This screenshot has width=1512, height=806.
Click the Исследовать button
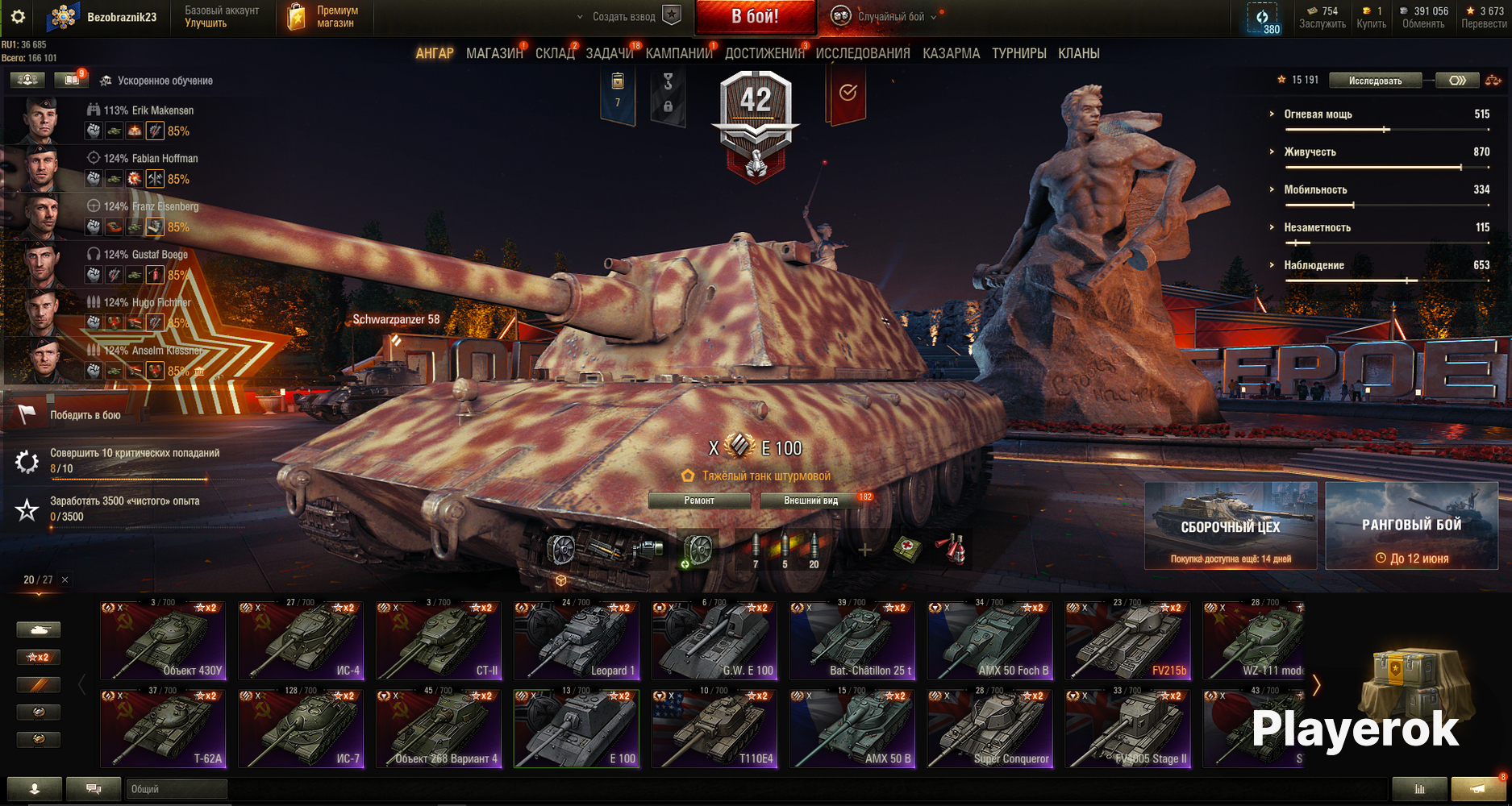pyautogui.click(x=1375, y=81)
